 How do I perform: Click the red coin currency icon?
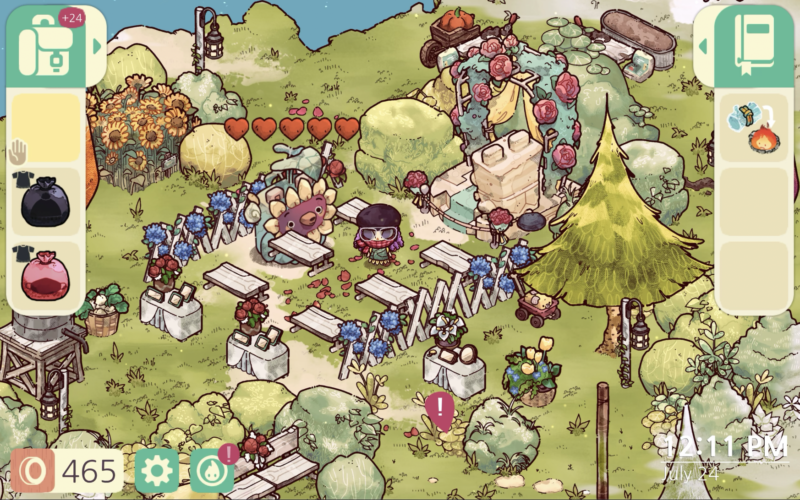click(33, 470)
